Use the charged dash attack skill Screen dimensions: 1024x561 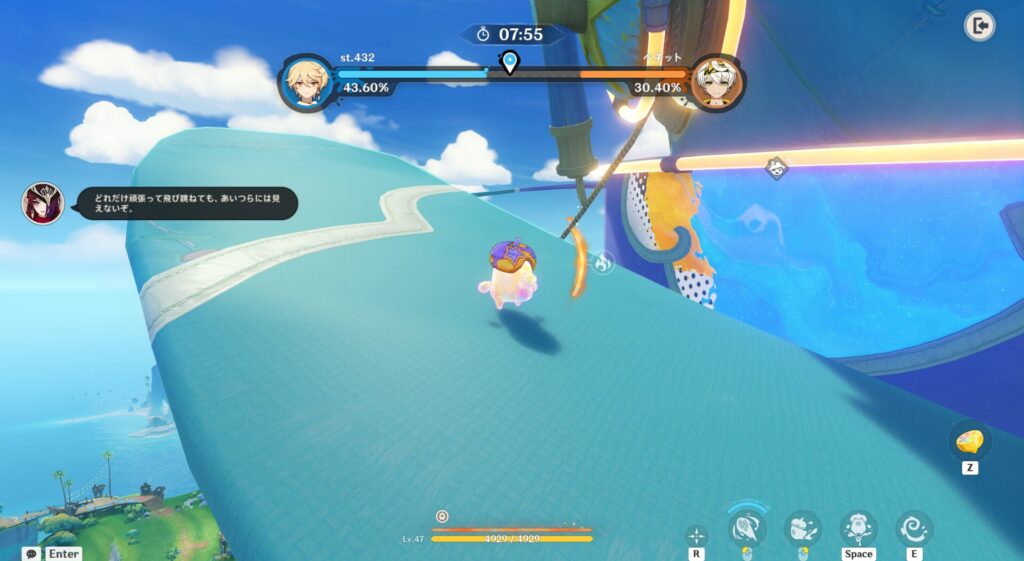(746, 527)
